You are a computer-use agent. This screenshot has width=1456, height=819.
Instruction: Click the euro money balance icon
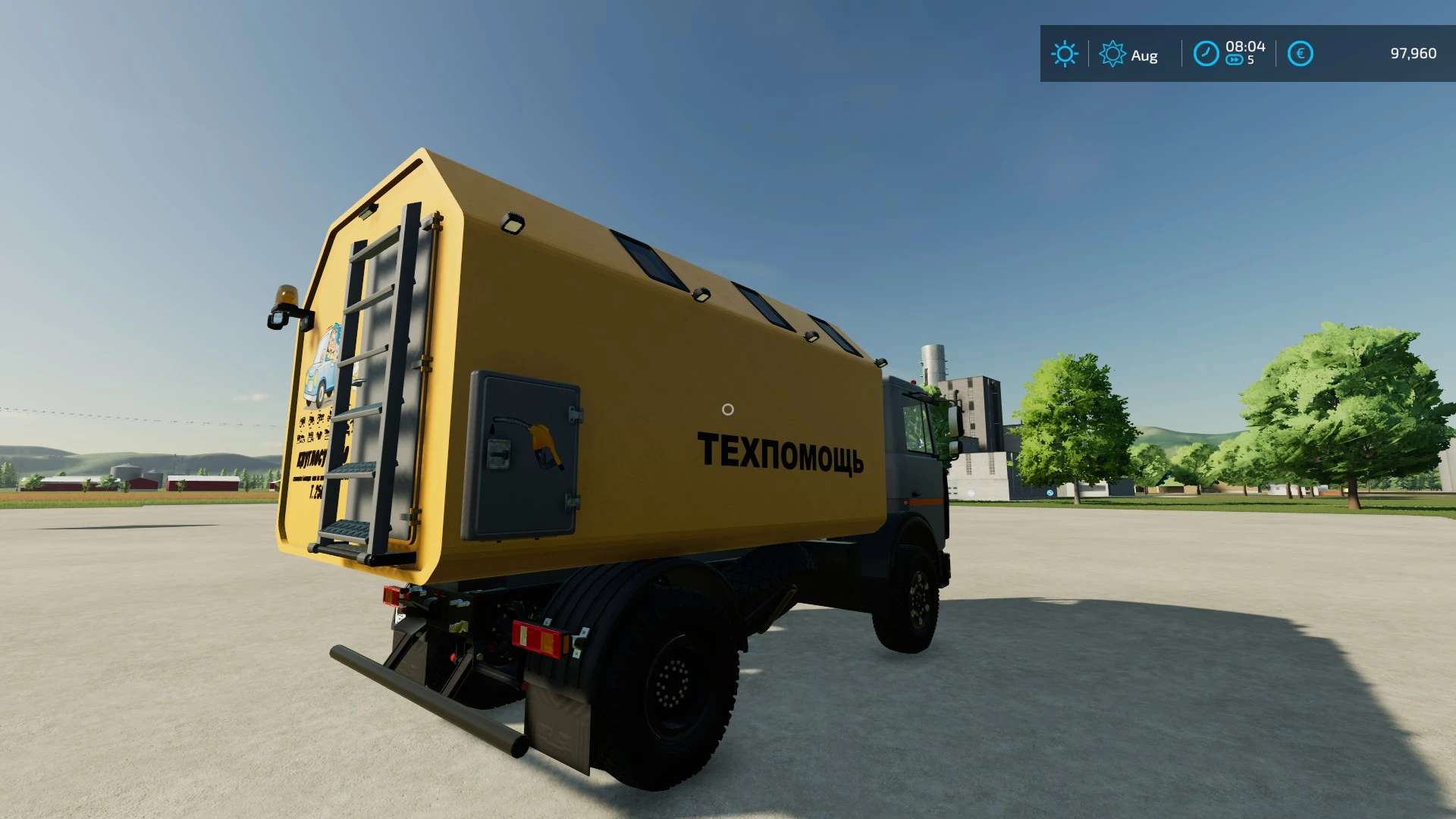1300,54
